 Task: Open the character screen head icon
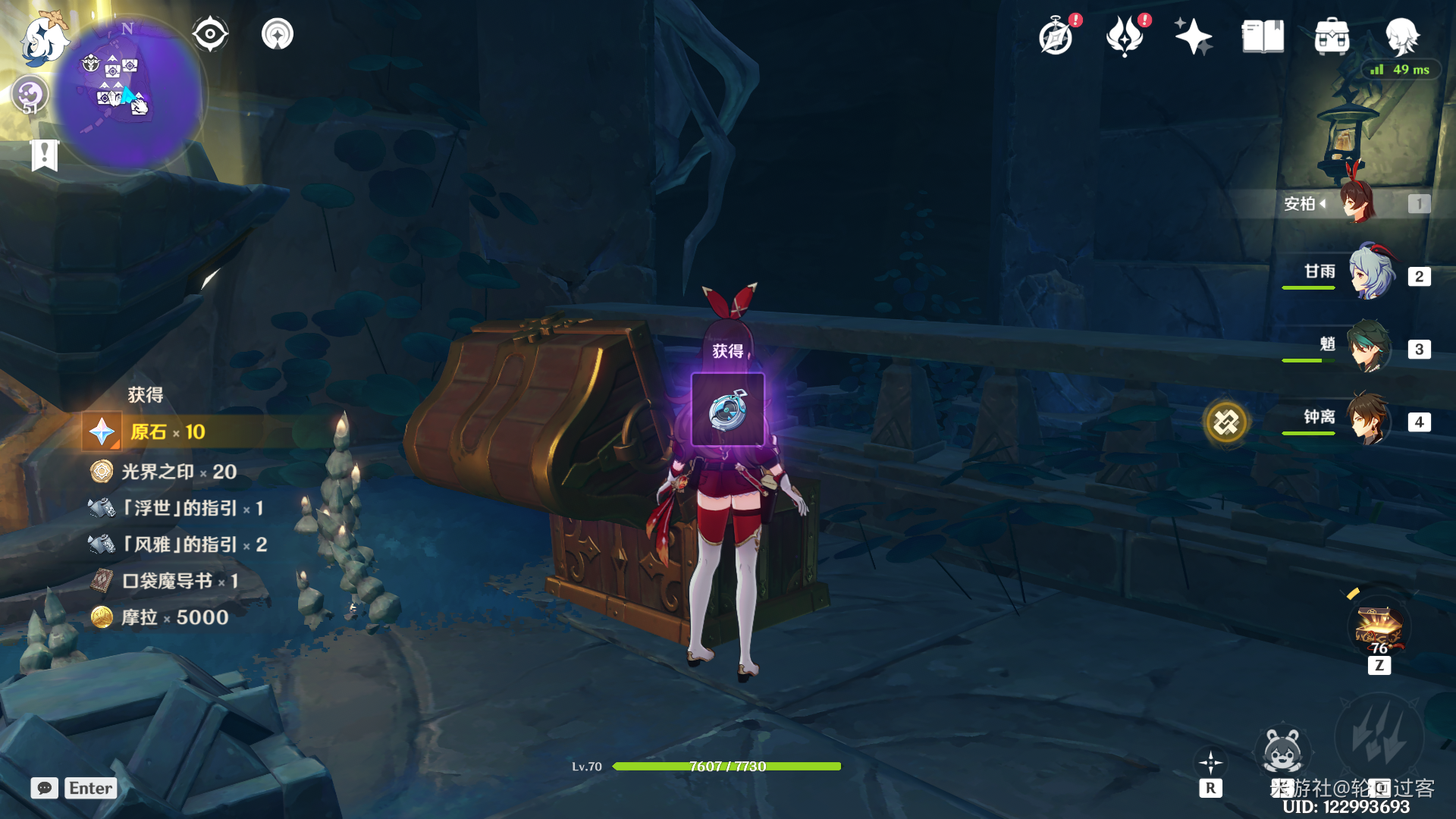click(x=1401, y=36)
